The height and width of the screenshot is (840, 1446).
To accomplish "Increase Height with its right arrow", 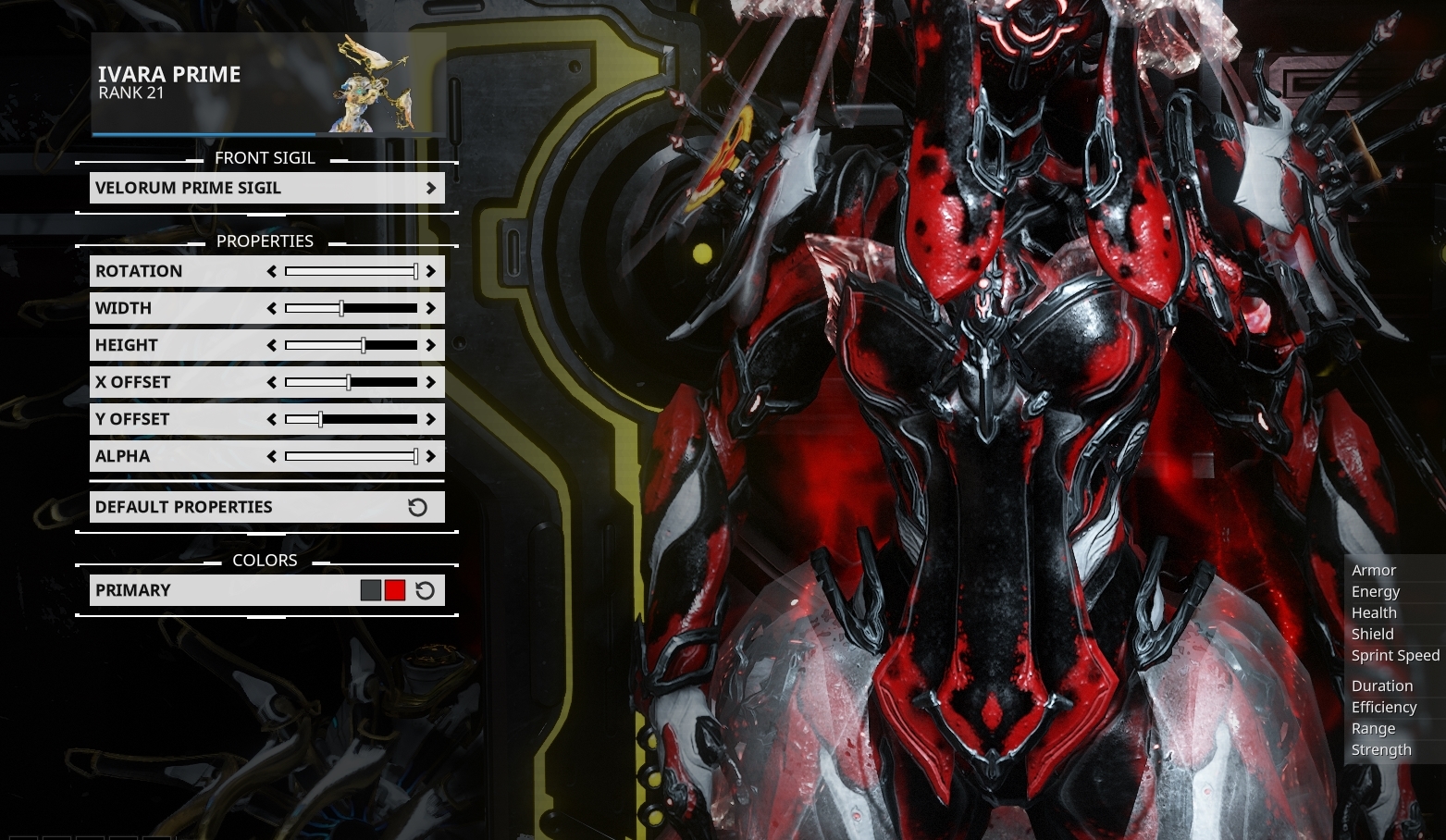I will tap(430, 344).
